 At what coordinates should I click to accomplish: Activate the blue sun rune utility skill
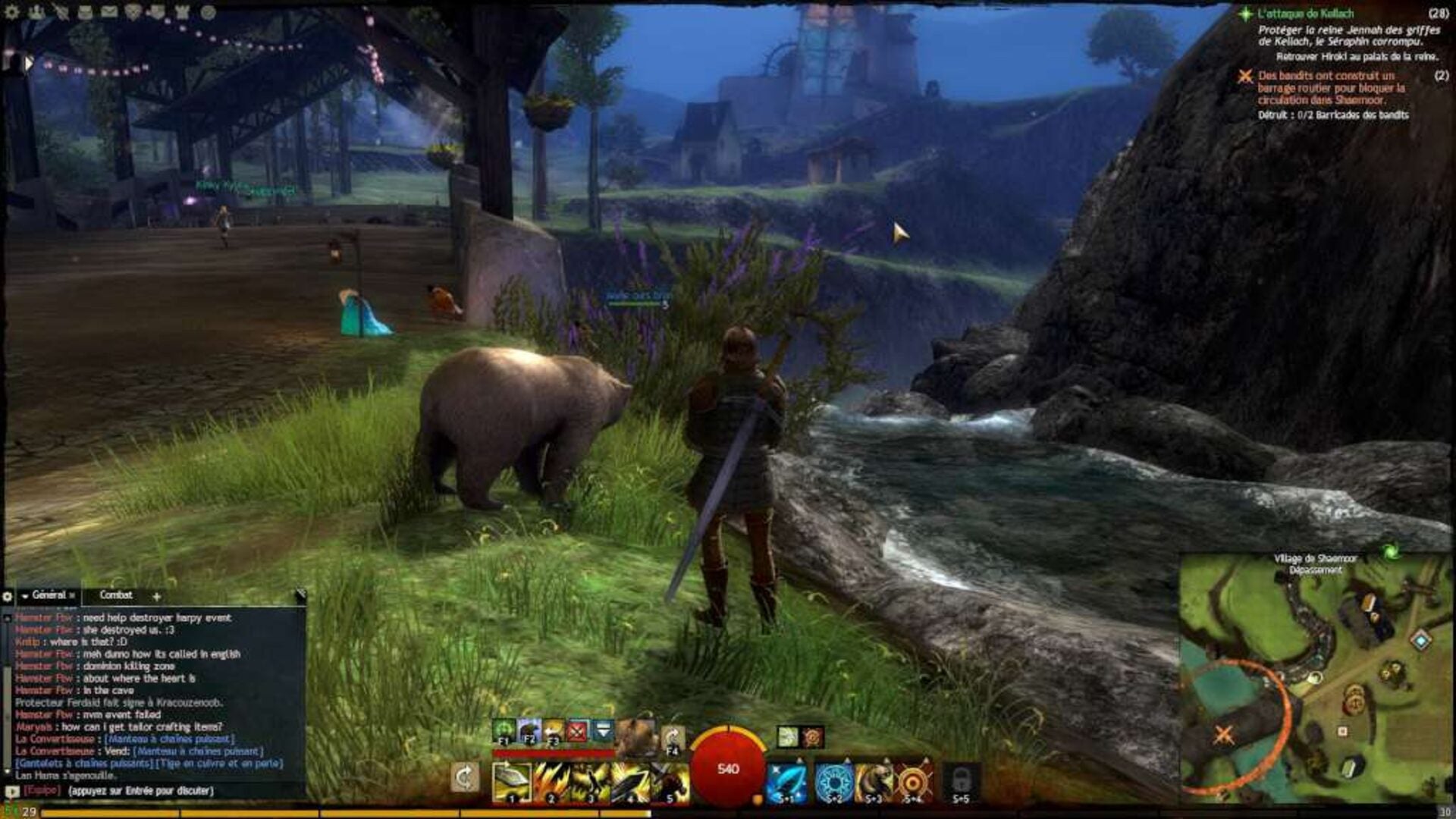pos(834,782)
